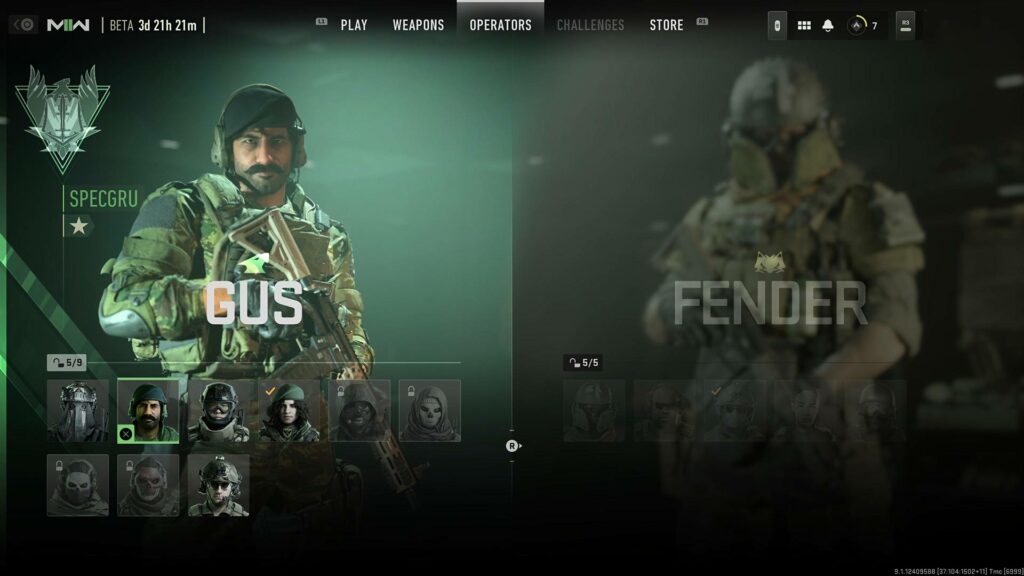Image resolution: width=1024 pixels, height=576 pixels.
Task: Open the grid menu icon
Action: [804, 26]
